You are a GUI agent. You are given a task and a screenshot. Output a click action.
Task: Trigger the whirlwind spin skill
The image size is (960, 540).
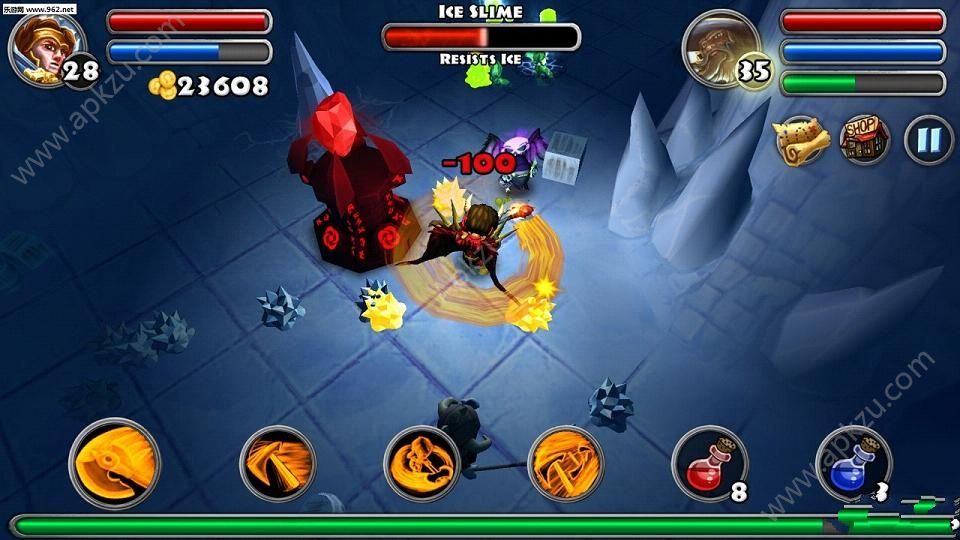pos(422,463)
